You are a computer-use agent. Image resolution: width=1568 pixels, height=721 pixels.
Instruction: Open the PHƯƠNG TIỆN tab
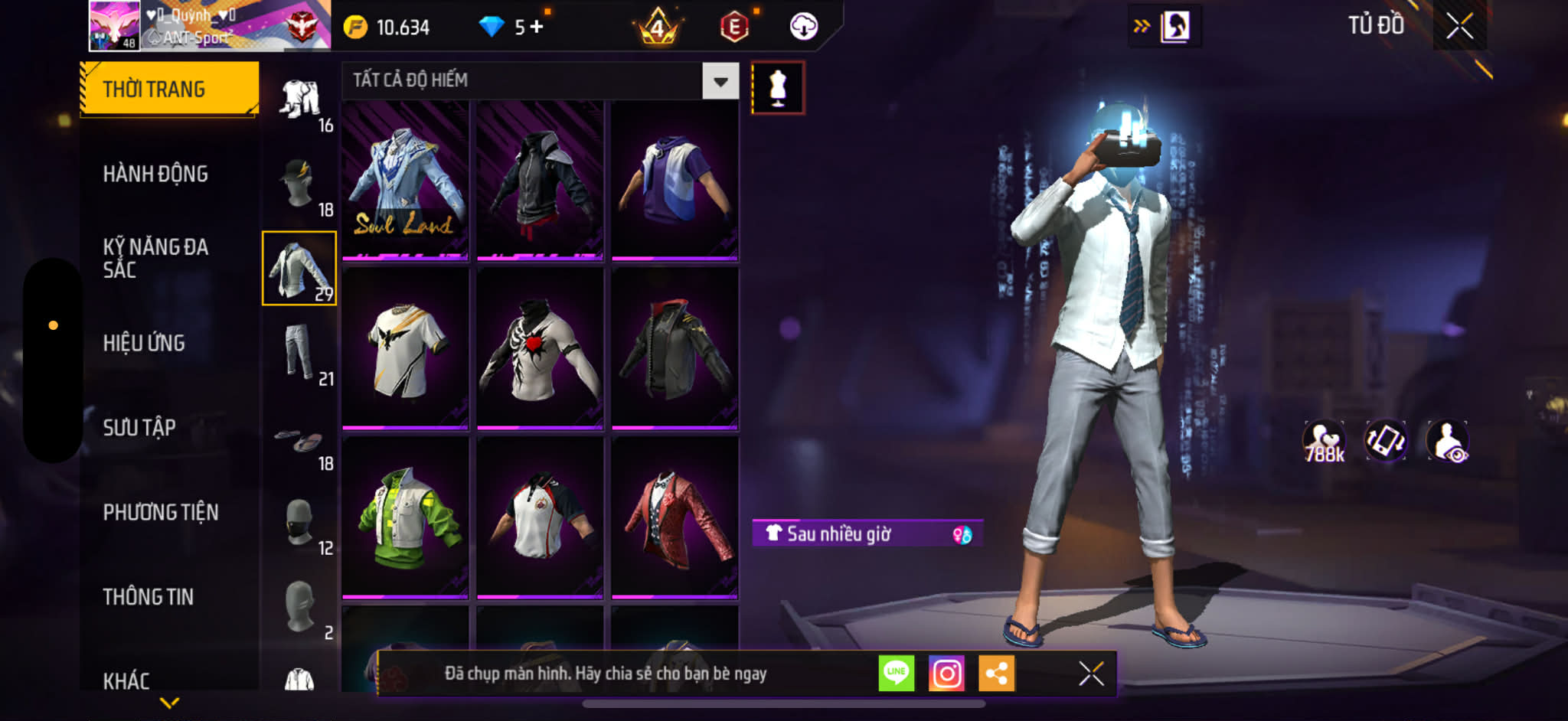[161, 512]
